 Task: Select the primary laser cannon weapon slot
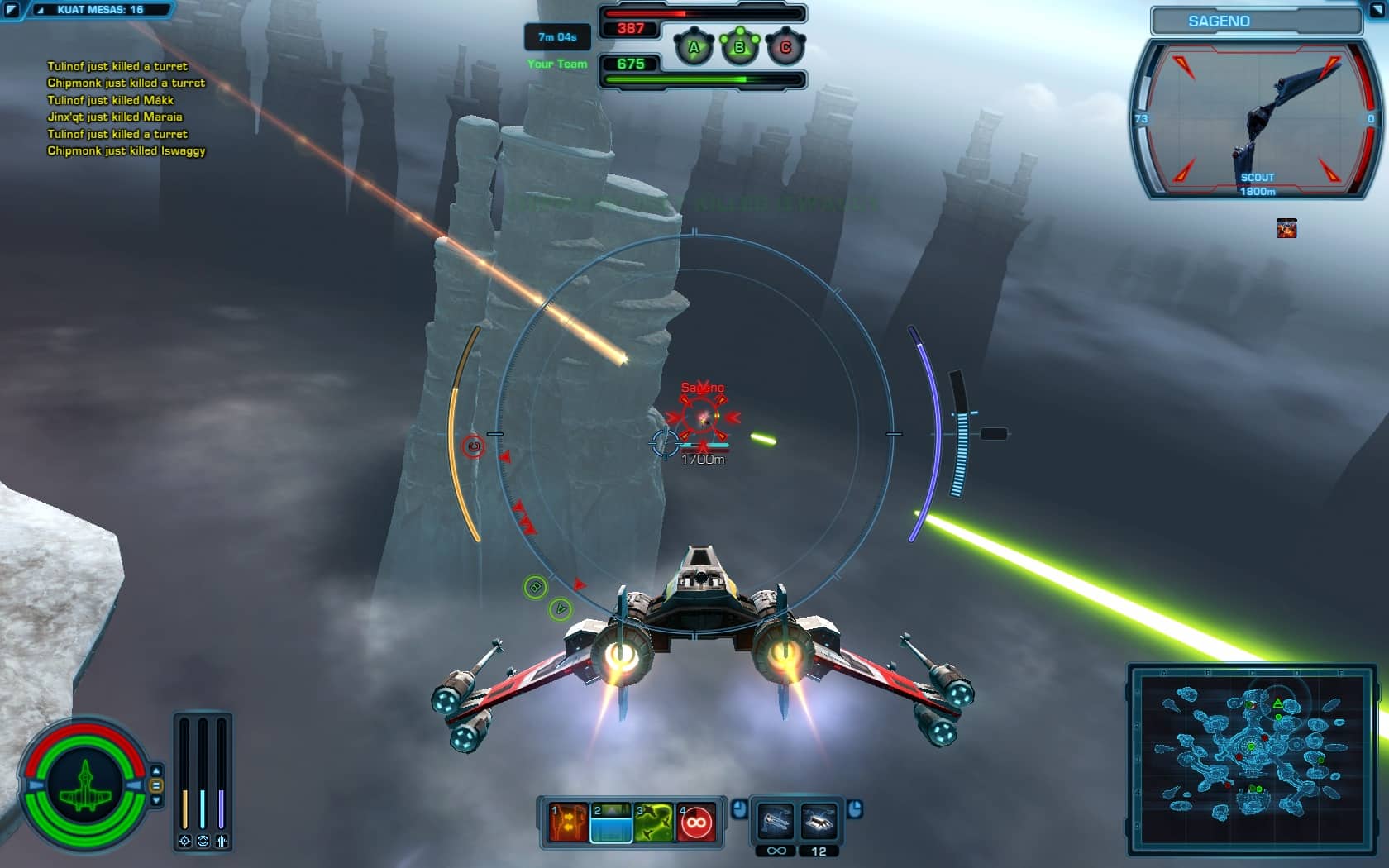tap(776, 822)
